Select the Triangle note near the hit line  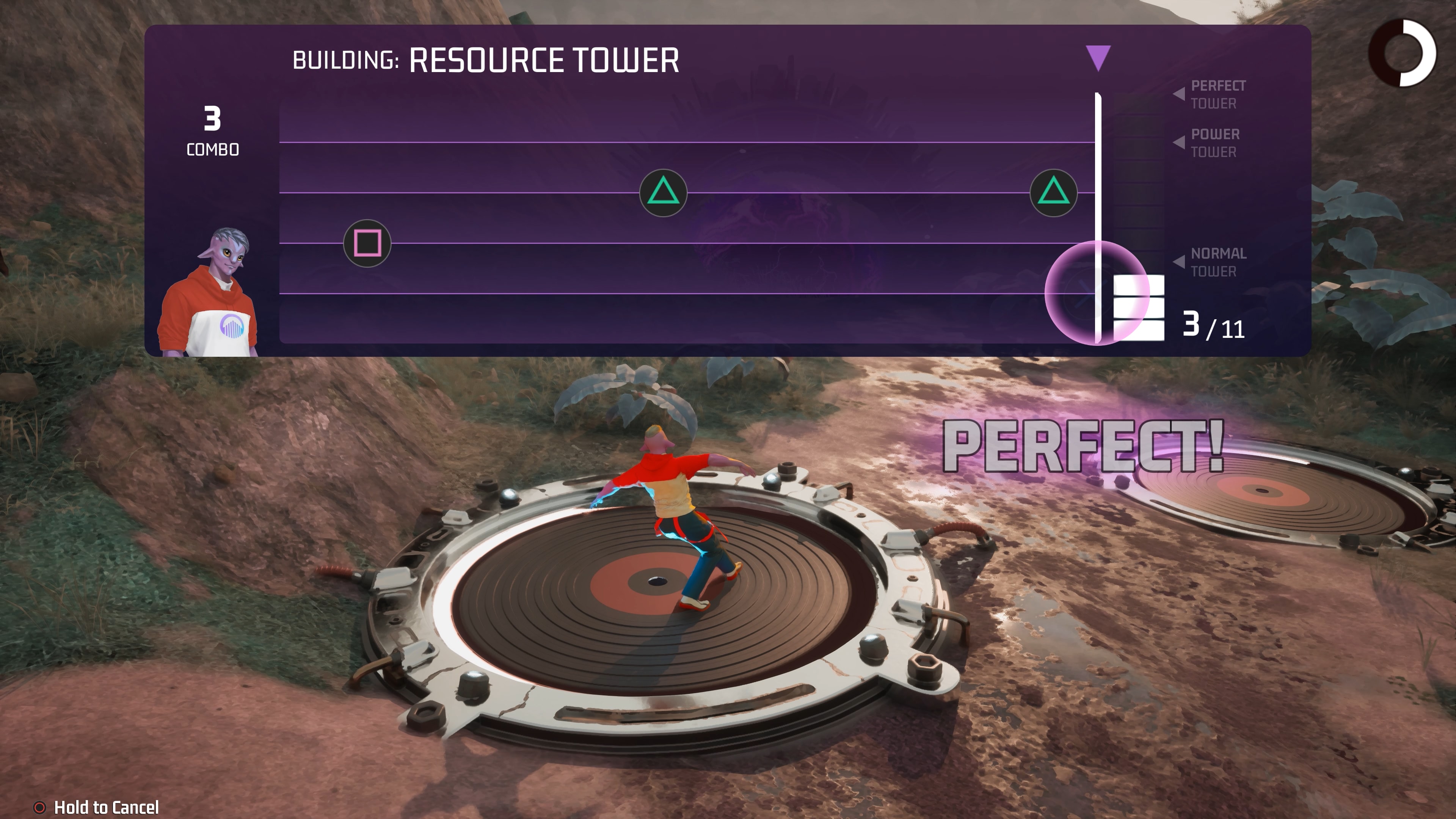(1053, 193)
